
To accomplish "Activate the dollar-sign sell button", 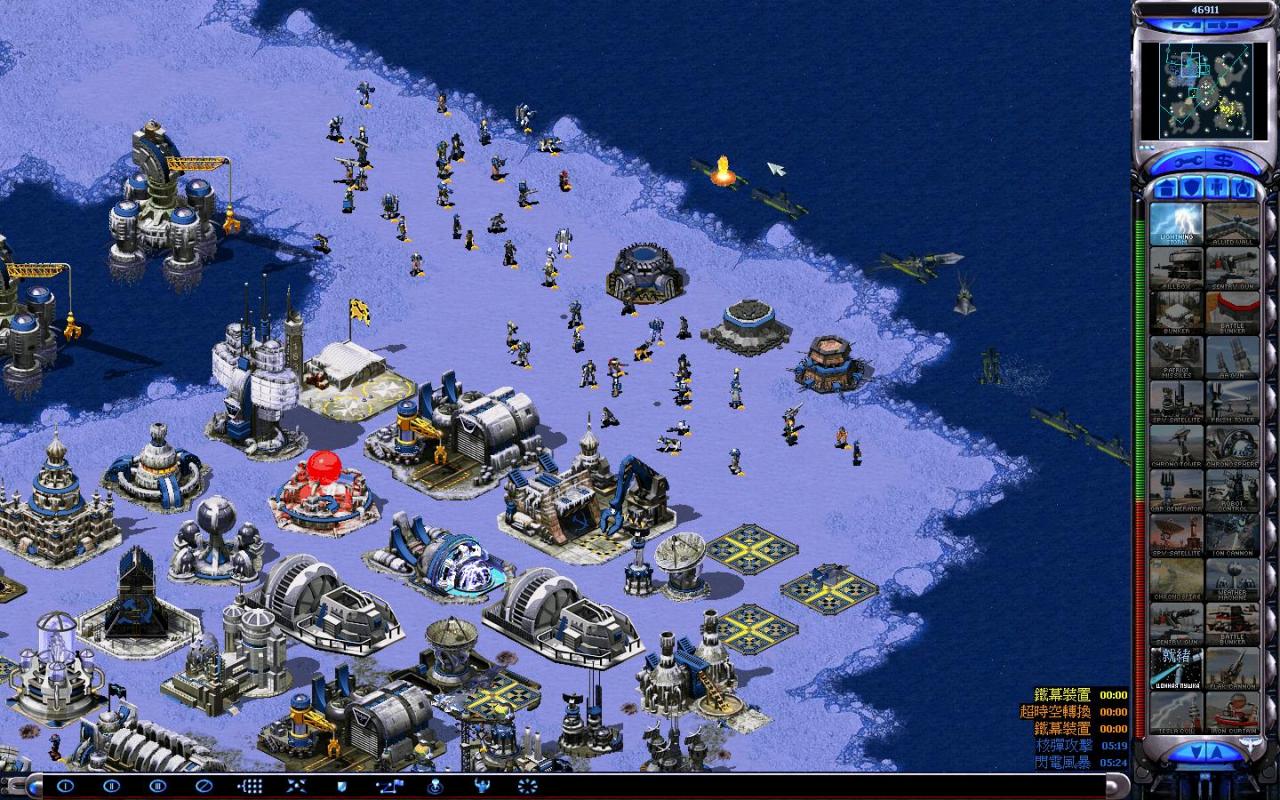I will [1222, 162].
